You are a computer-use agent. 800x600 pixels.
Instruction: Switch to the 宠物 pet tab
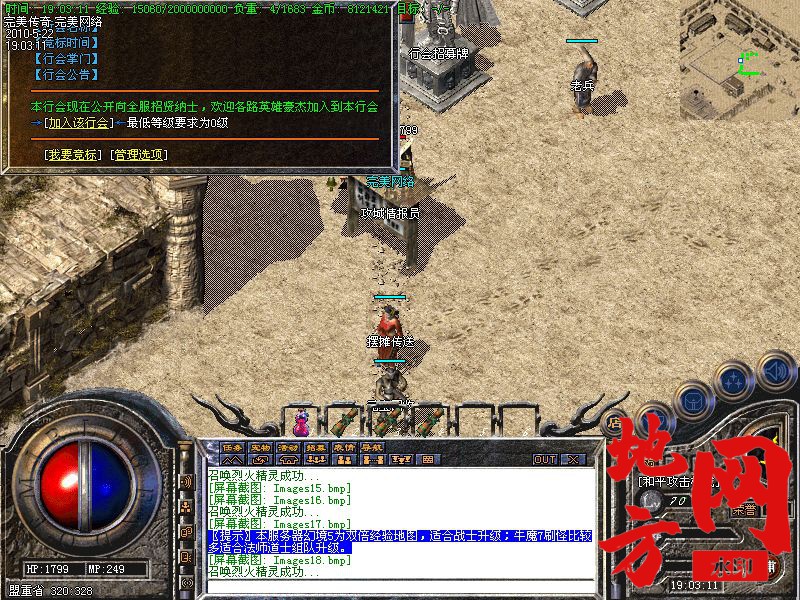tap(260, 447)
